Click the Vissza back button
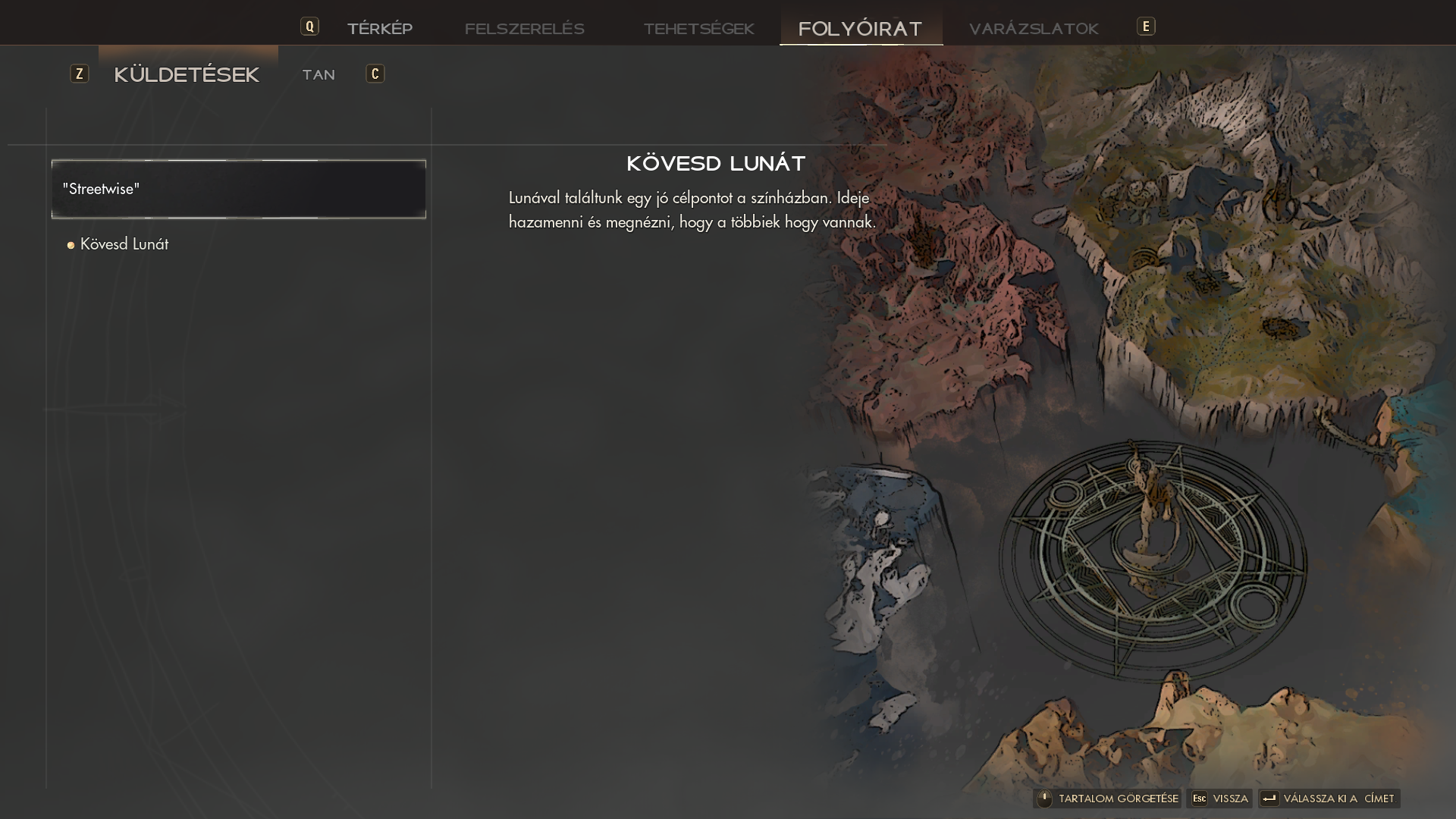Viewport: 1456px width, 819px height. click(1219, 799)
